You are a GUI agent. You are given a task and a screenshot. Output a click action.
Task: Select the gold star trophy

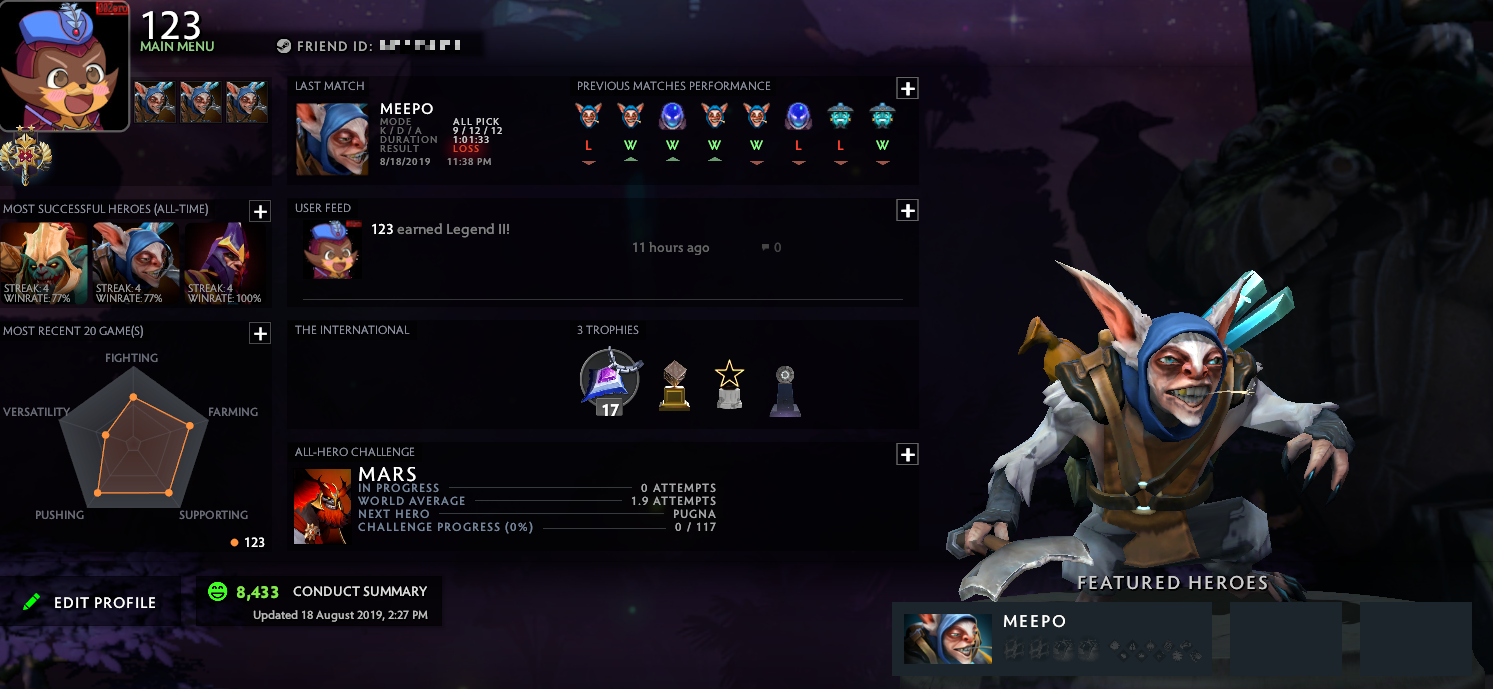[x=729, y=384]
